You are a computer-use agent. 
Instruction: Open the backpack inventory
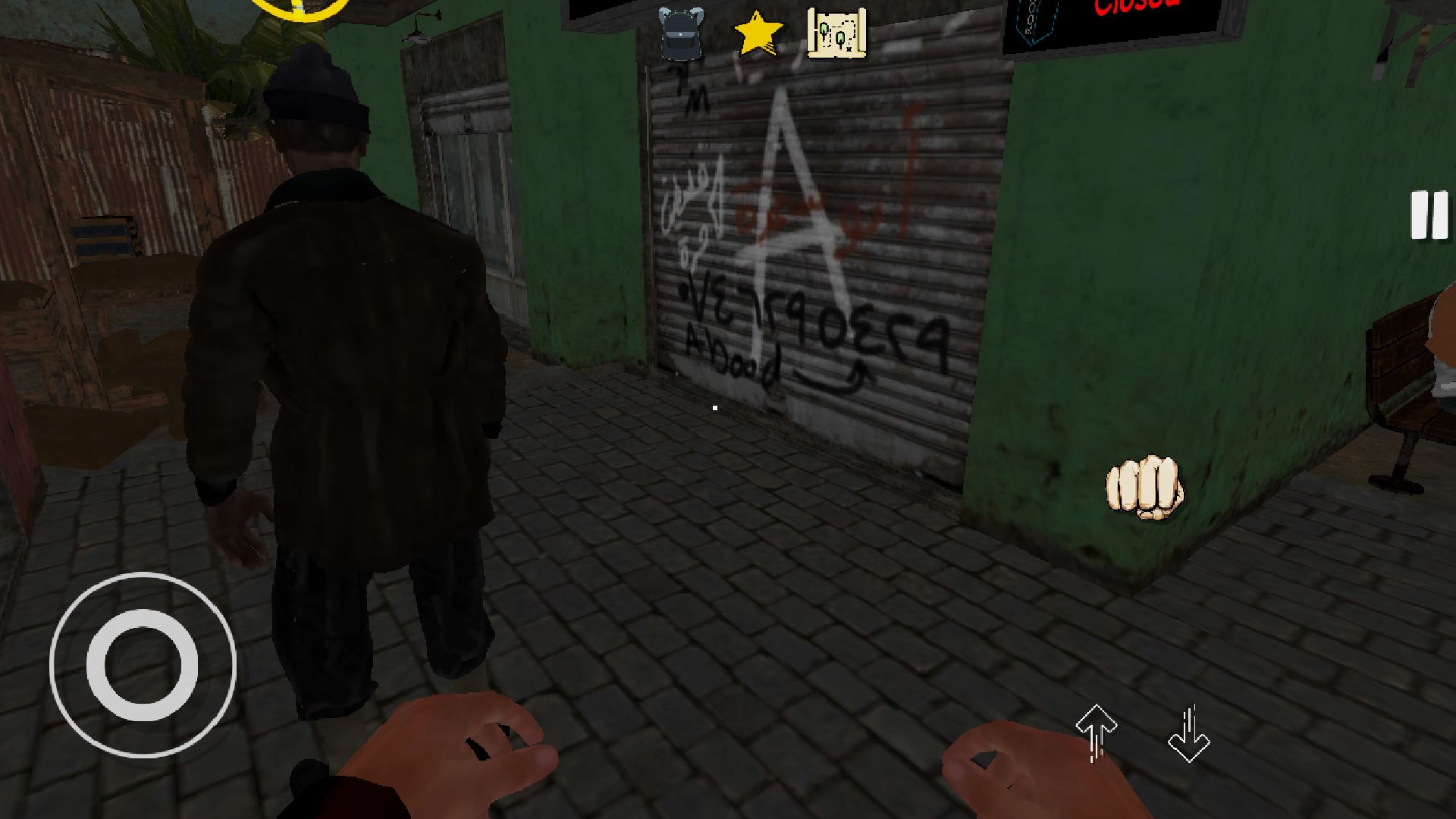(680, 33)
